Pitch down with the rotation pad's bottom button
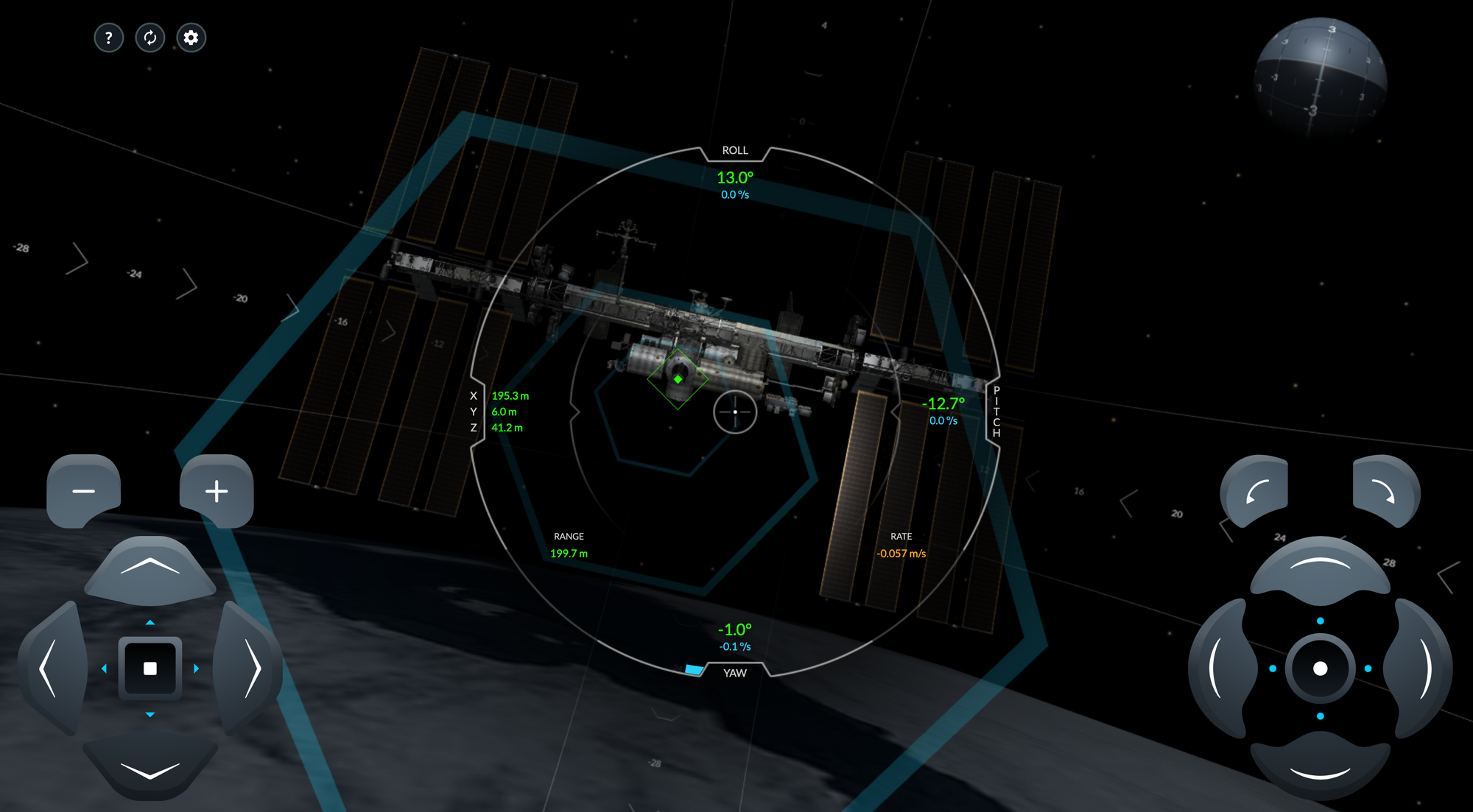 (1320, 769)
